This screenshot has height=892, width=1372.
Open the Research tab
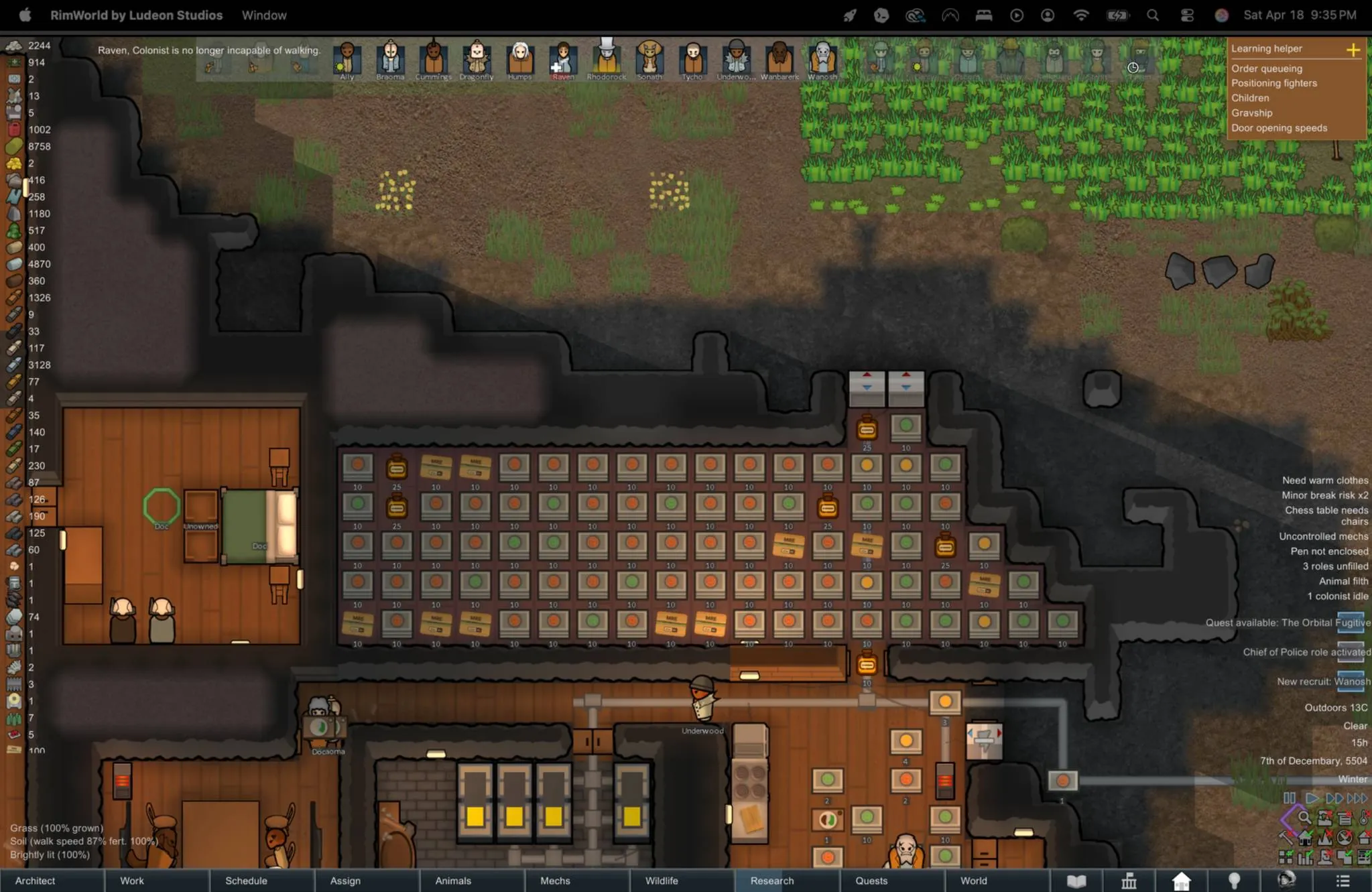(x=772, y=881)
